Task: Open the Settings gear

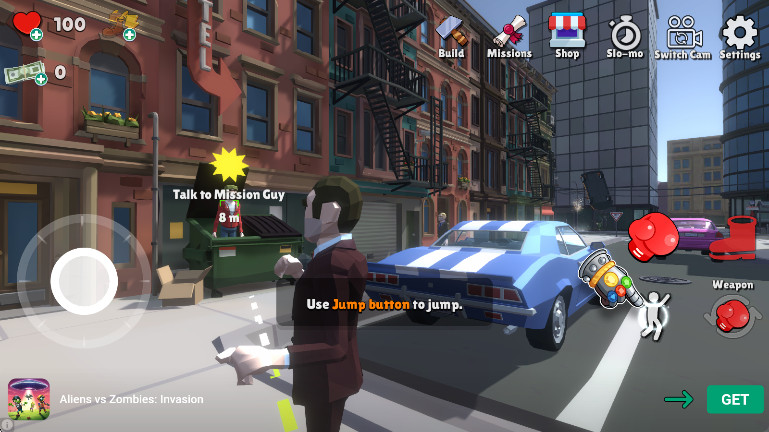Action: pyautogui.click(x=740, y=35)
